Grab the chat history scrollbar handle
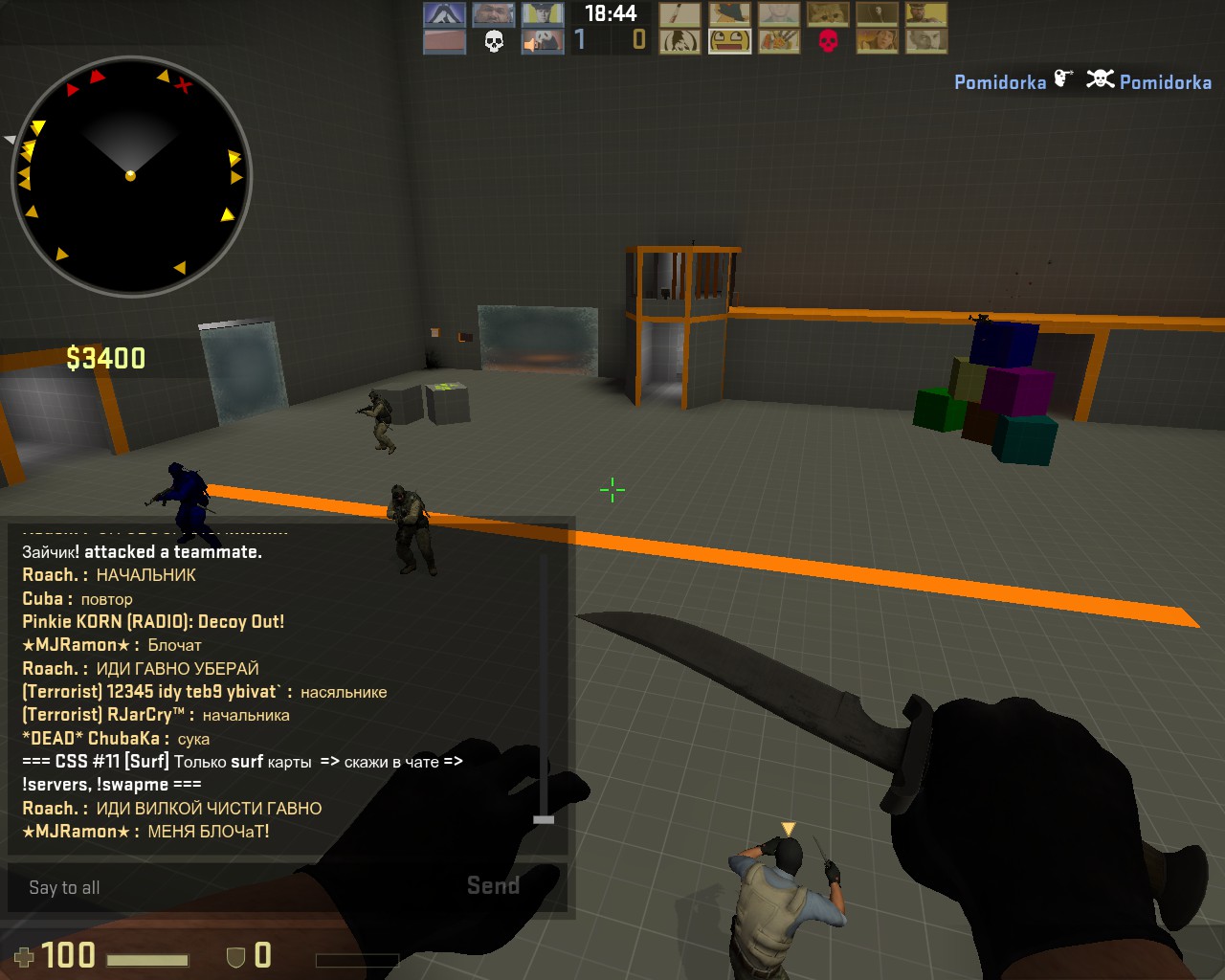 (x=544, y=819)
